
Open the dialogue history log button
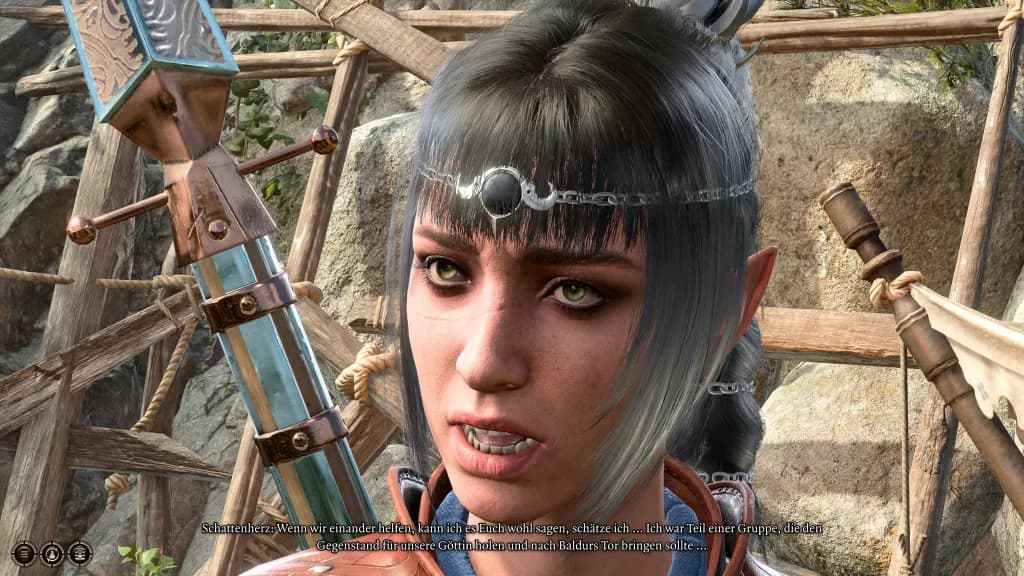(24, 553)
